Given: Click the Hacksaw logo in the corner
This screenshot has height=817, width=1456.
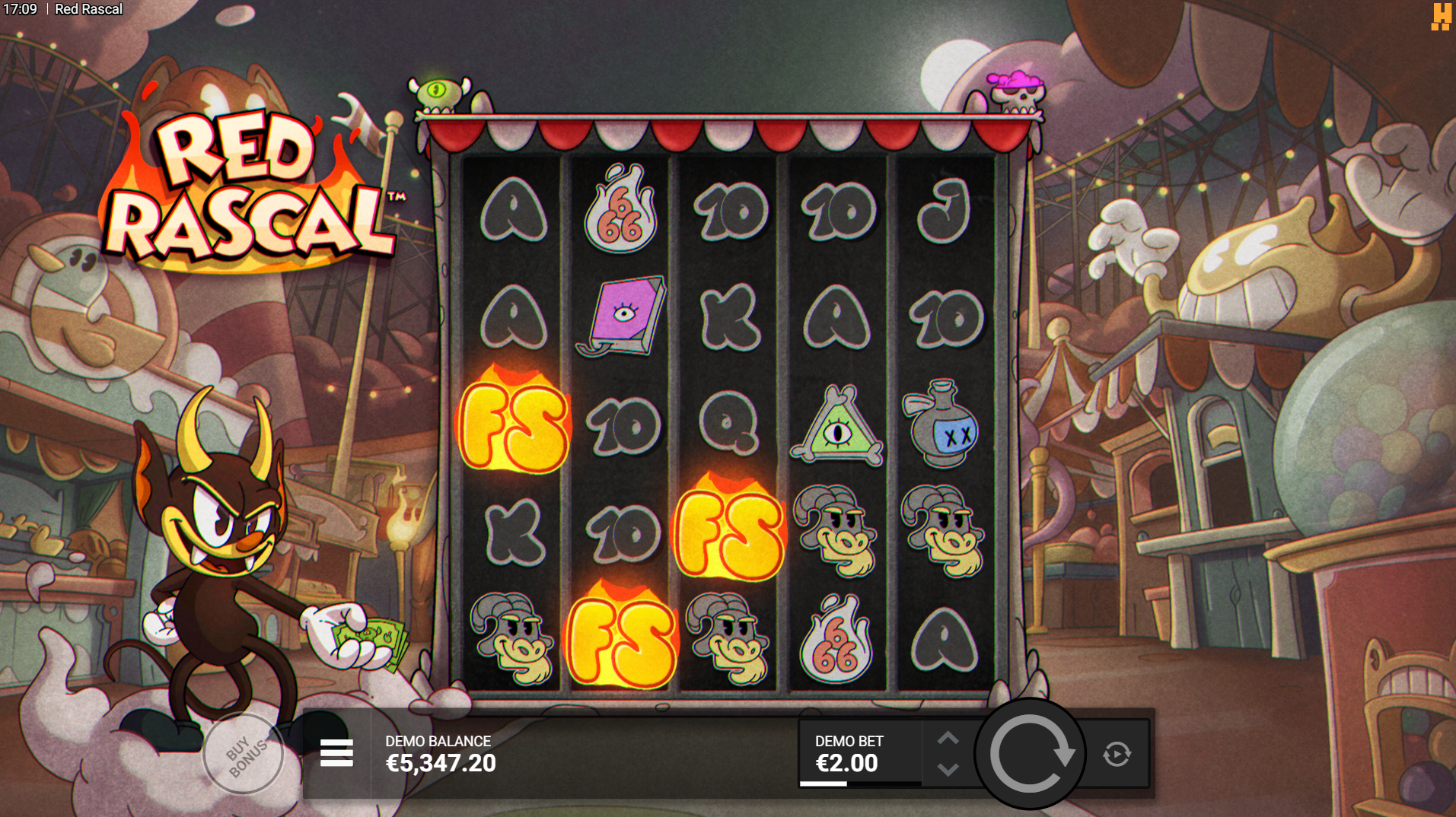Looking at the screenshot, I should pyautogui.click(x=1440, y=17).
